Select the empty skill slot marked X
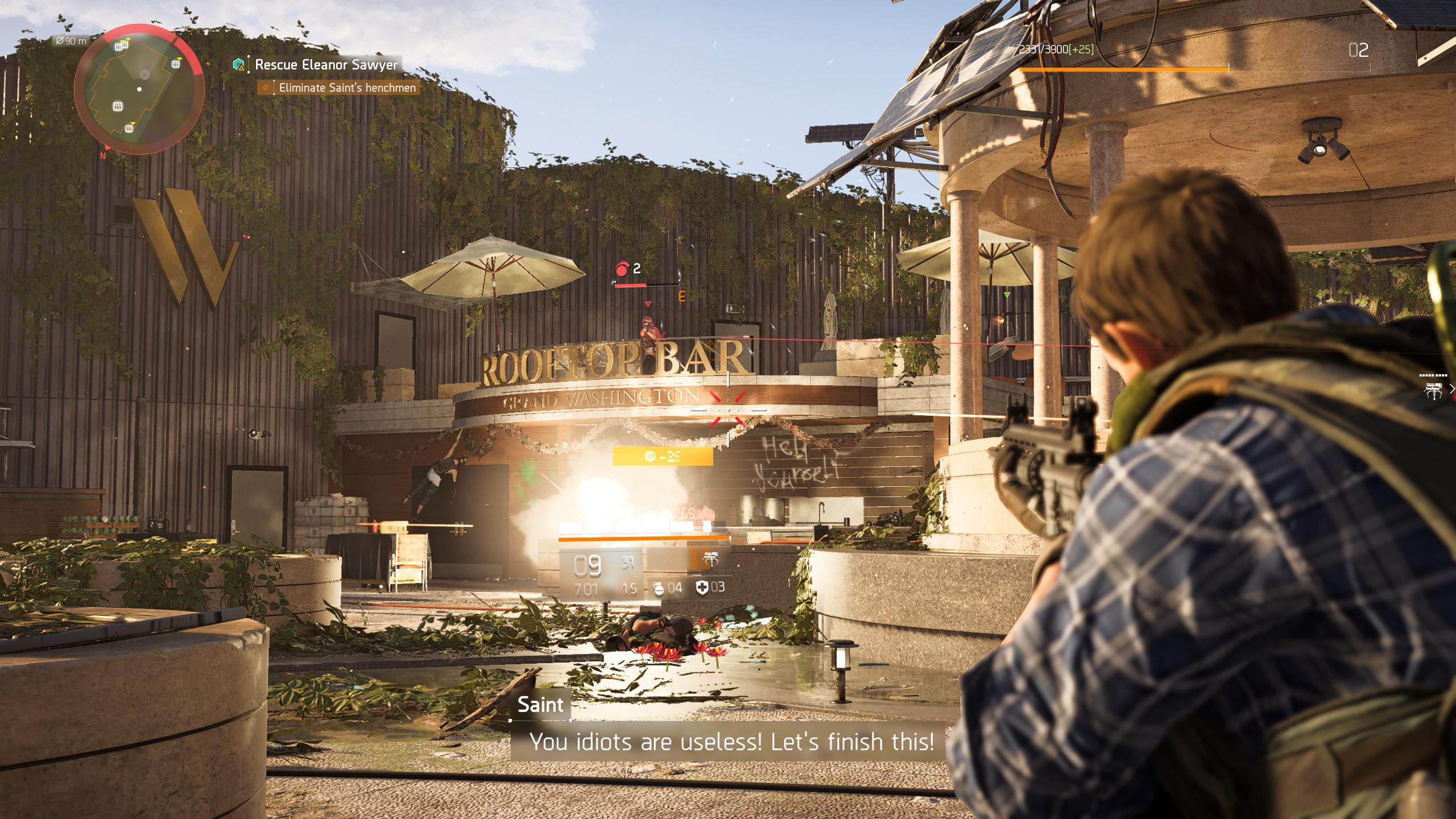Viewport: 1456px width, 819px height. click(x=668, y=559)
